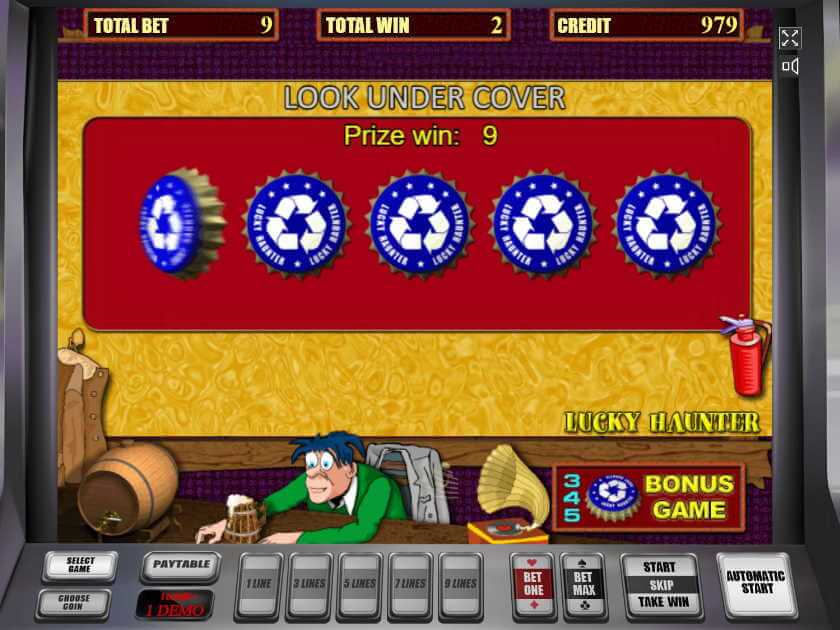Choose the 3 Lines button
The image size is (840, 630).
[x=310, y=585]
